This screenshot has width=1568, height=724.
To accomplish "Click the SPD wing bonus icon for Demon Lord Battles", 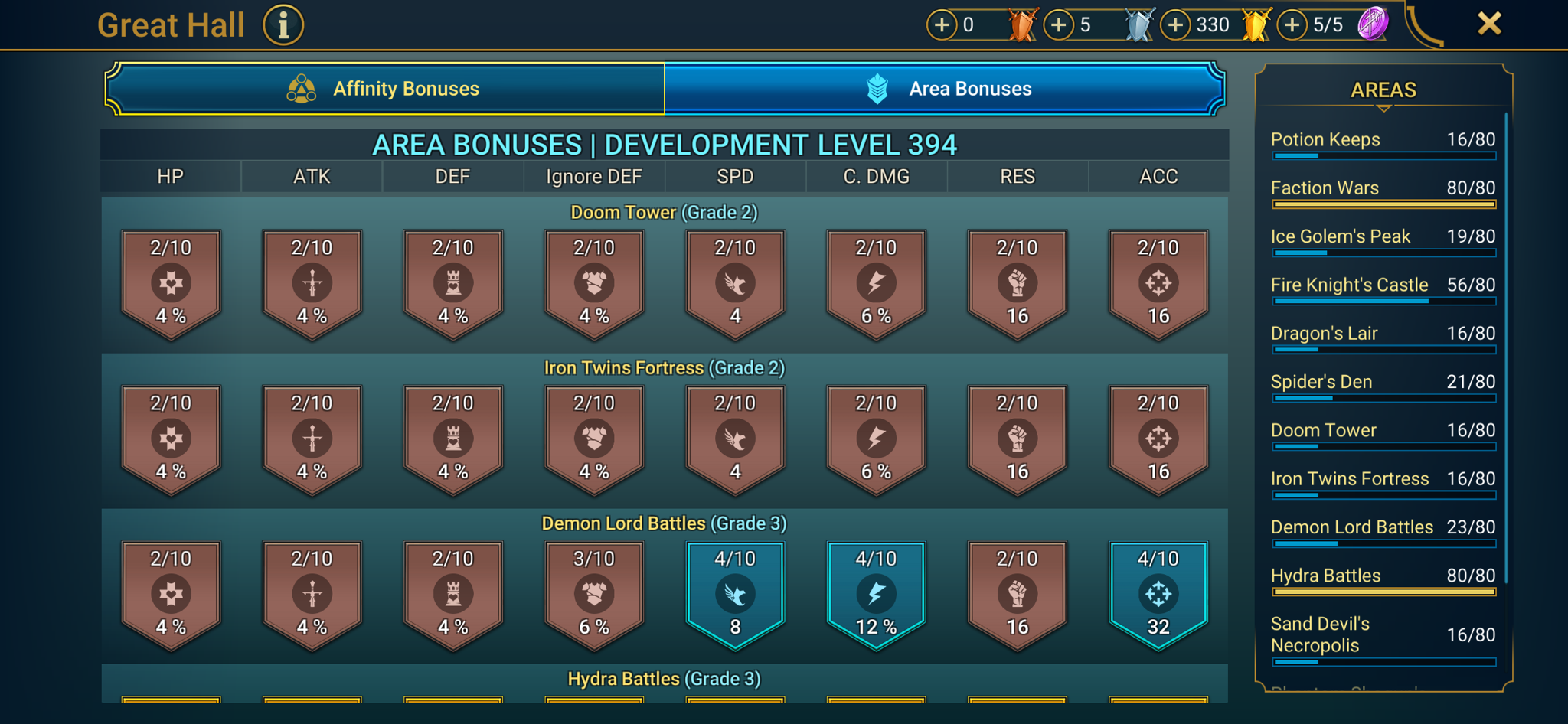I will (x=734, y=595).
